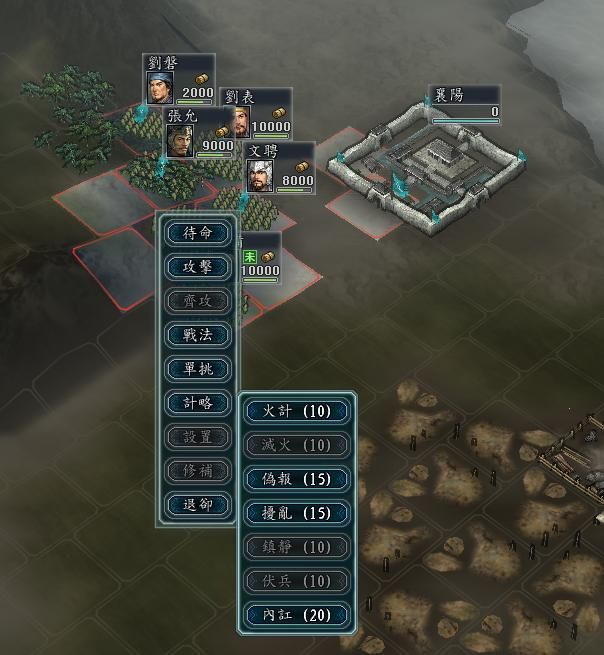The width and height of the screenshot is (604, 655).
Task: Choose the 待命 (standby) command
Action: tap(198, 233)
